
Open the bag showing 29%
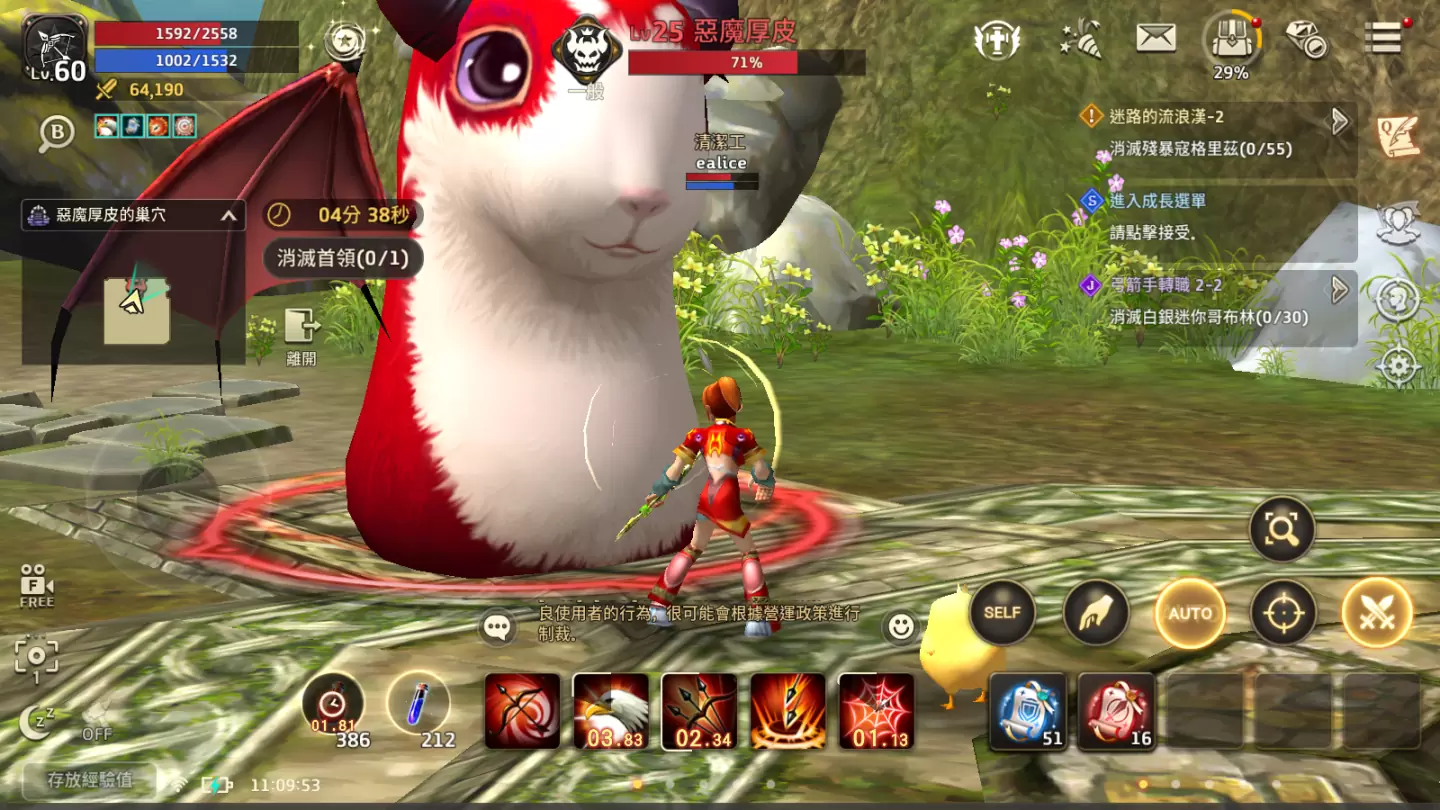pos(1231,45)
